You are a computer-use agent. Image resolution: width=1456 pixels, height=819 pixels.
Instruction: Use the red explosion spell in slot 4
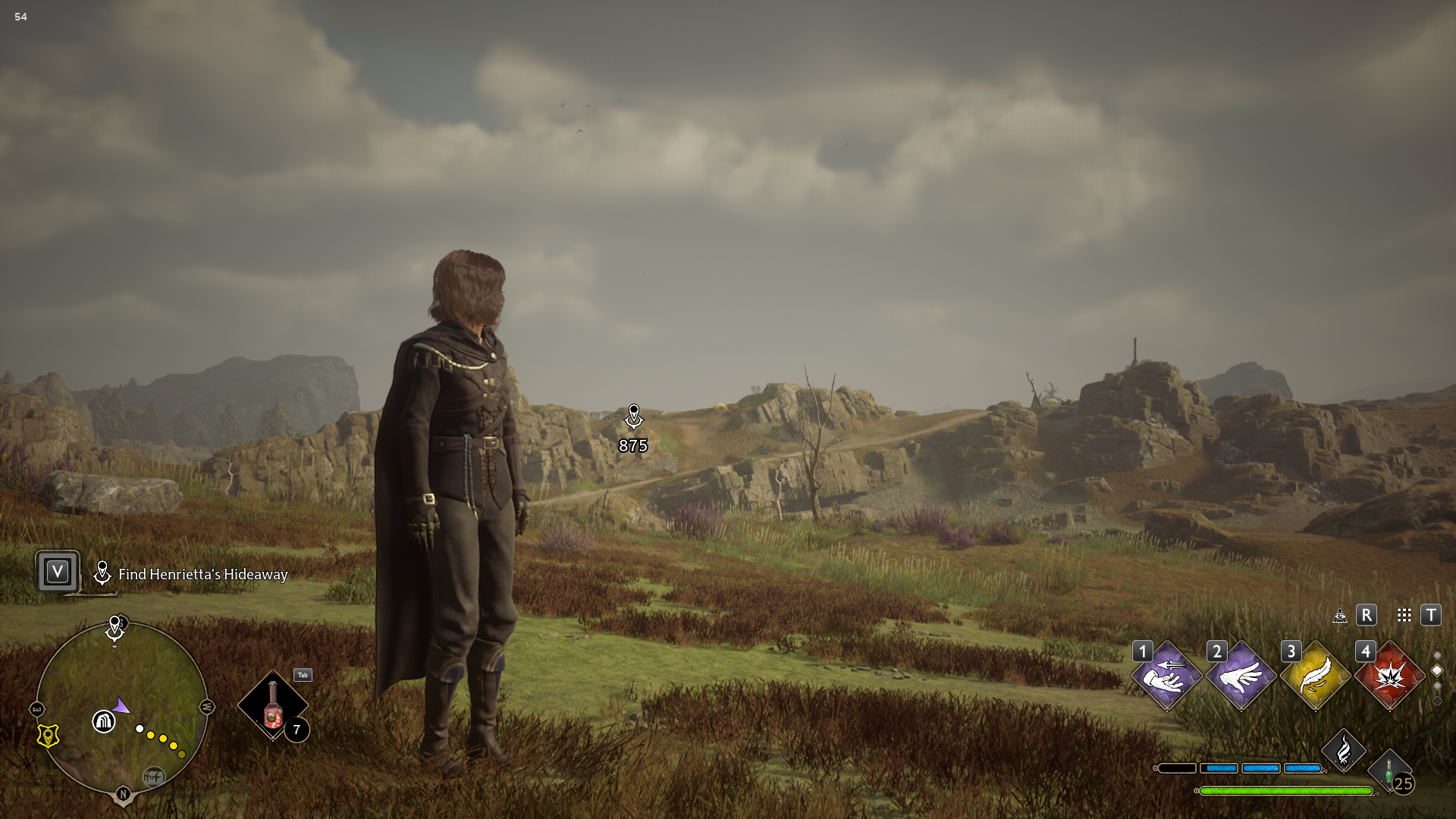(1389, 676)
